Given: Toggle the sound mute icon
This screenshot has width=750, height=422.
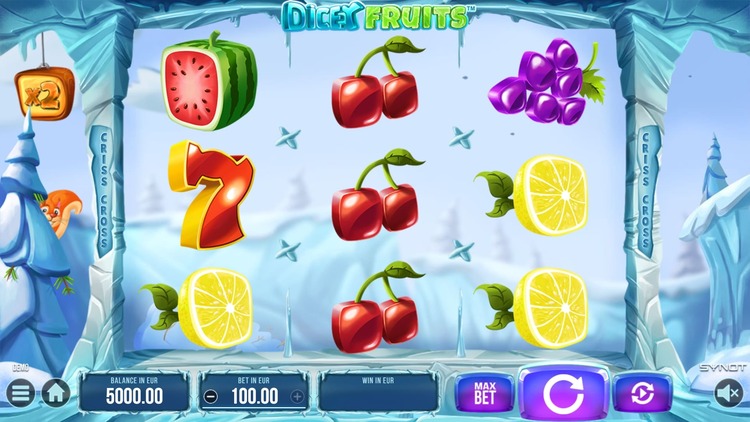Looking at the screenshot, I should click(x=728, y=394).
